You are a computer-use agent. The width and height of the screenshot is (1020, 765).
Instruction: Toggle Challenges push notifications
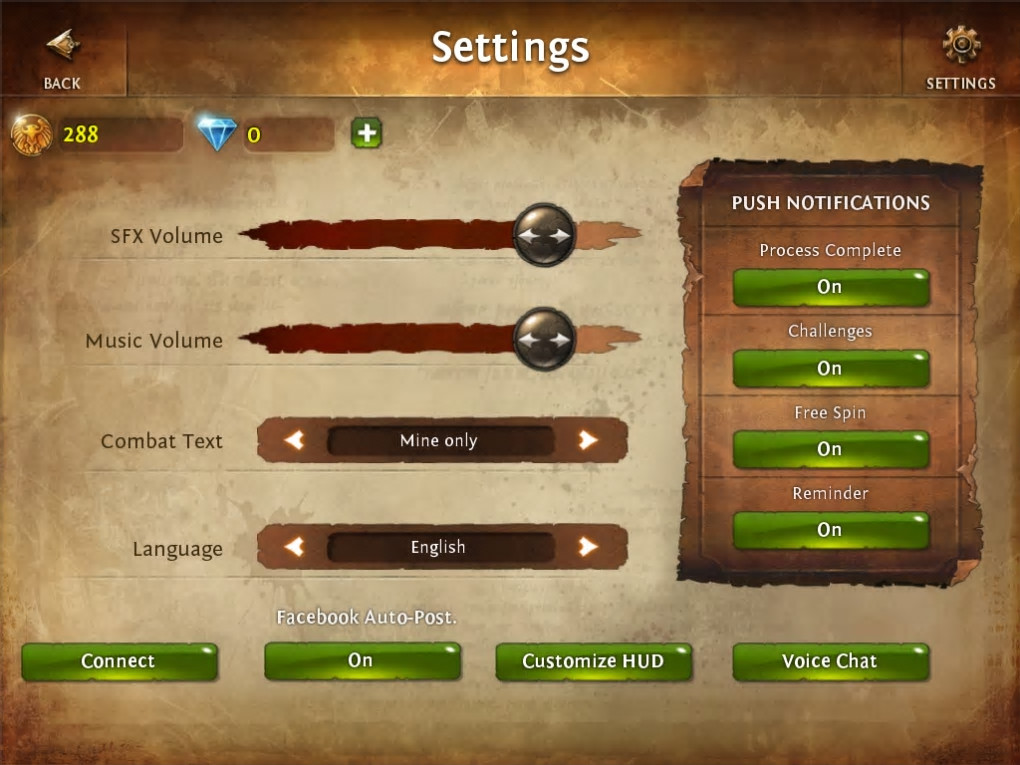coord(830,369)
